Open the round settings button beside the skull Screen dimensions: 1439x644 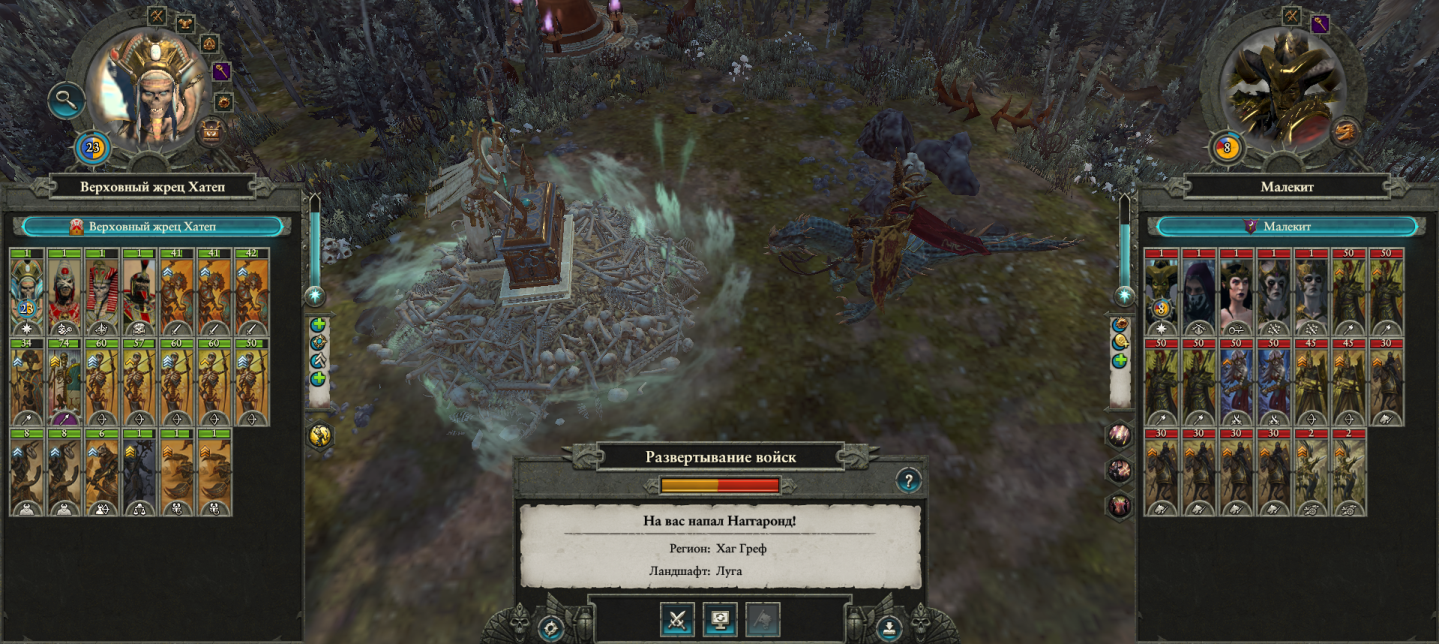click(550, 629)
